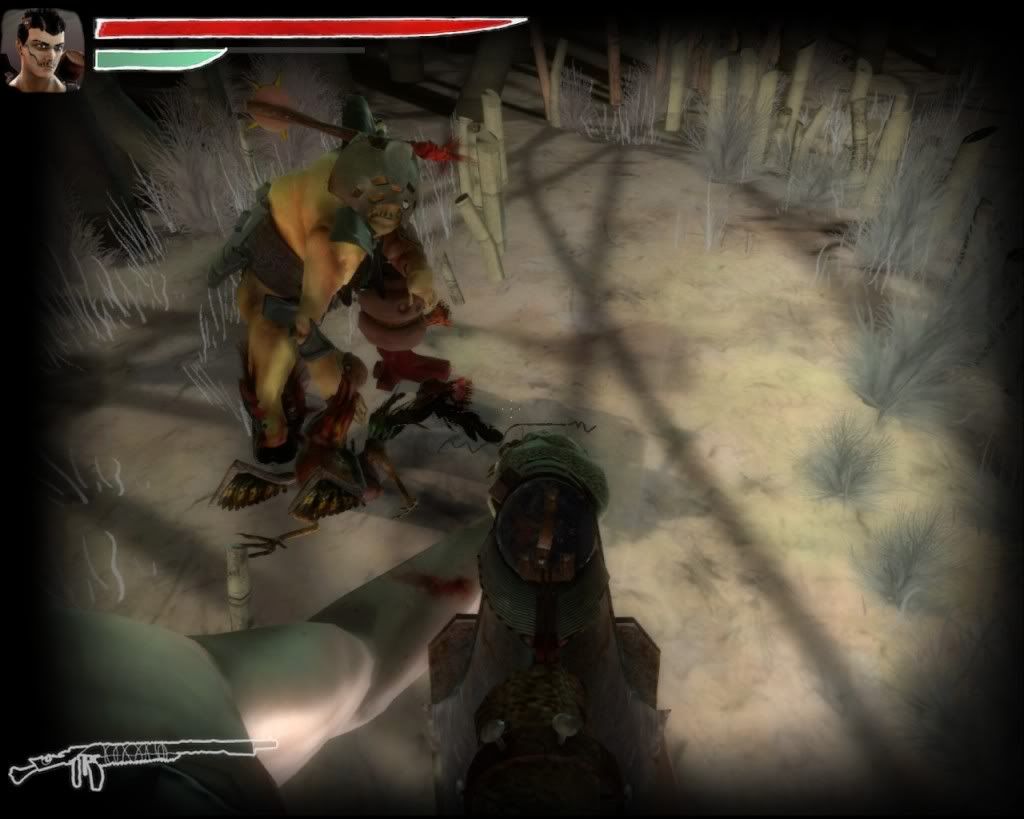1024x819 pixels.
Task: Select the rifle weapon outline icon
Action: [140, 759]
